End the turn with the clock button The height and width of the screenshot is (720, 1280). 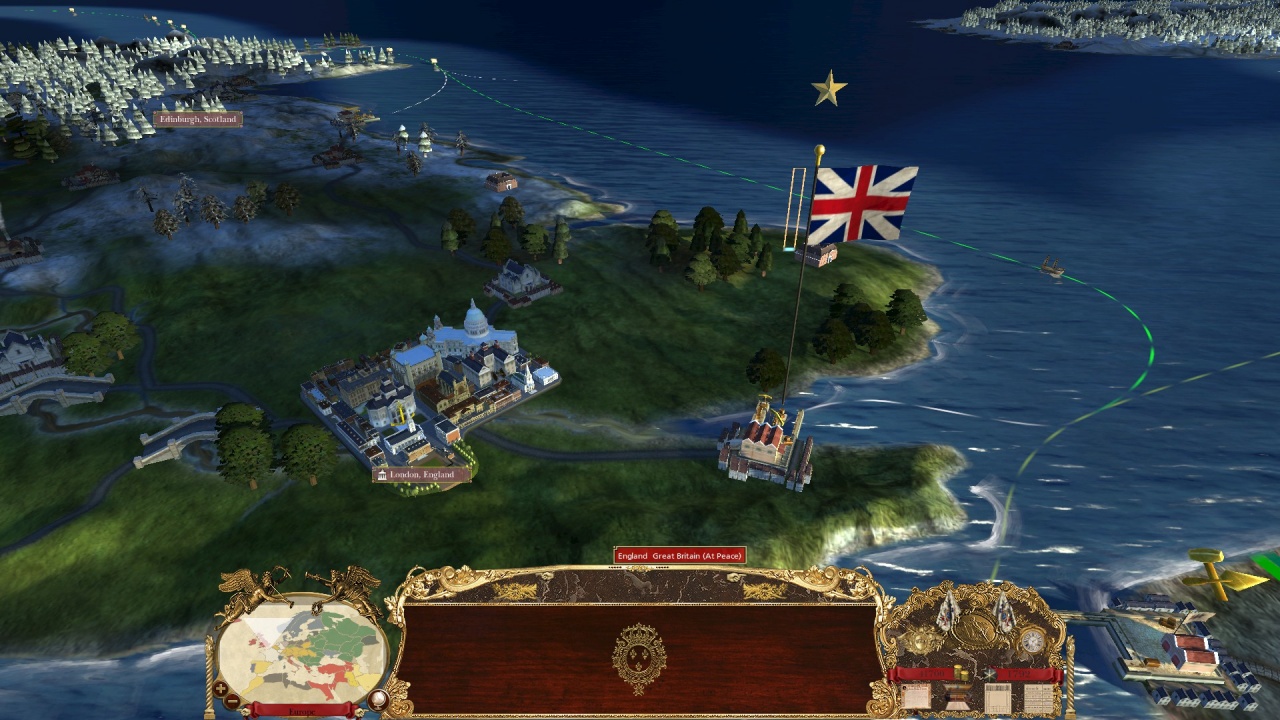(1031, 640)
